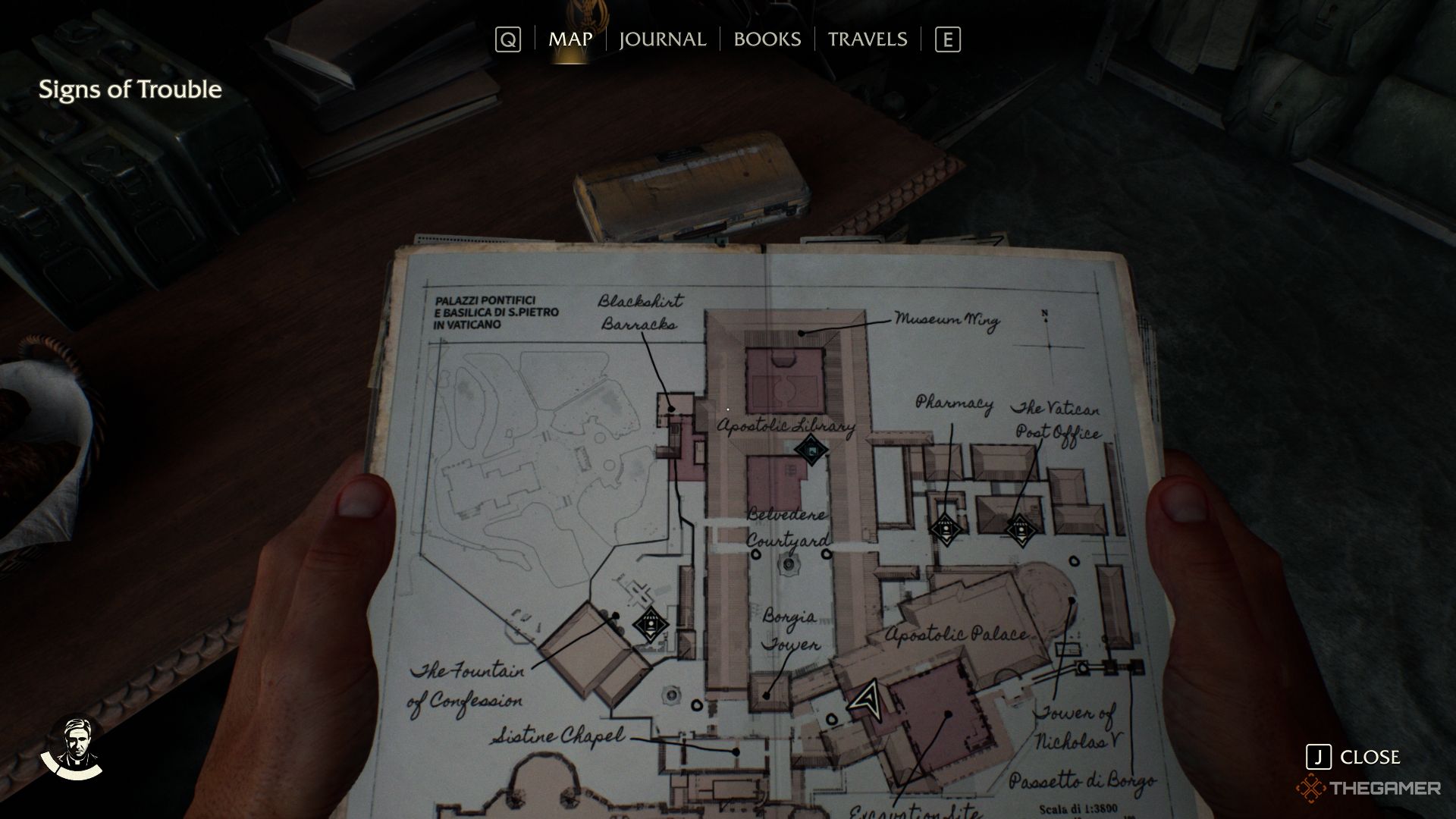Switch to the Journal tab
Image resolution: width=1456 pixels, height=819 pixels.
662,39
